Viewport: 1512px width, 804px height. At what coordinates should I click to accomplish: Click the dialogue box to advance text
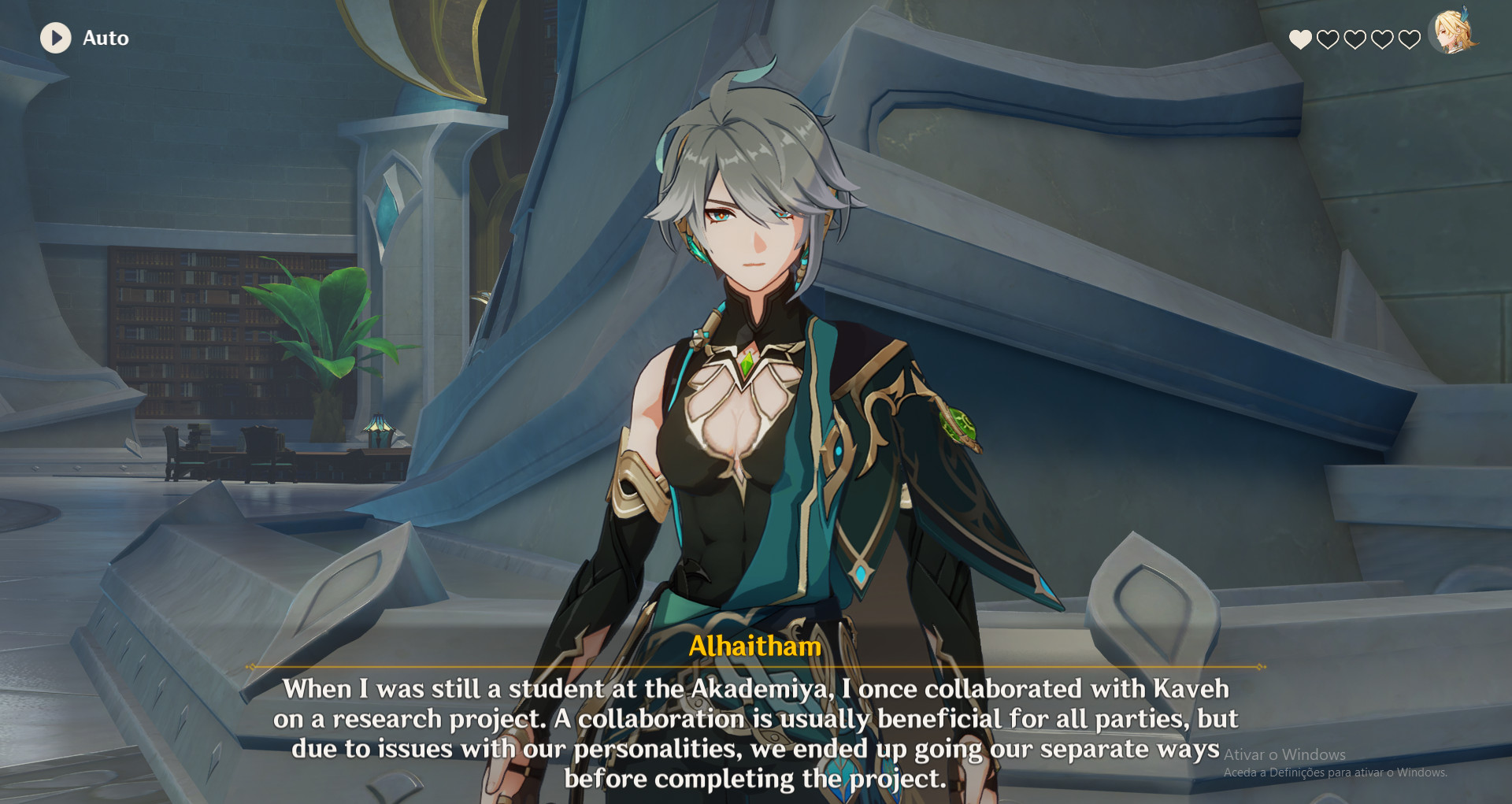756,732
